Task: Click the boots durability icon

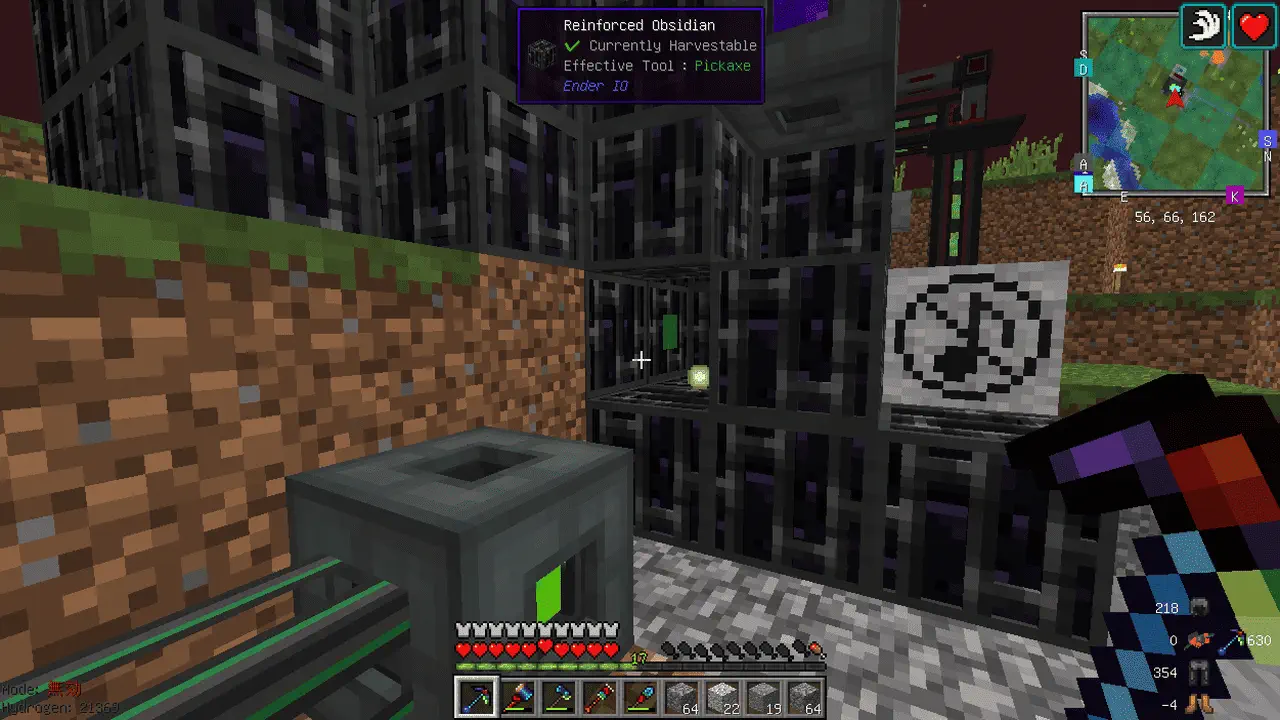Action: (1200, 703)
